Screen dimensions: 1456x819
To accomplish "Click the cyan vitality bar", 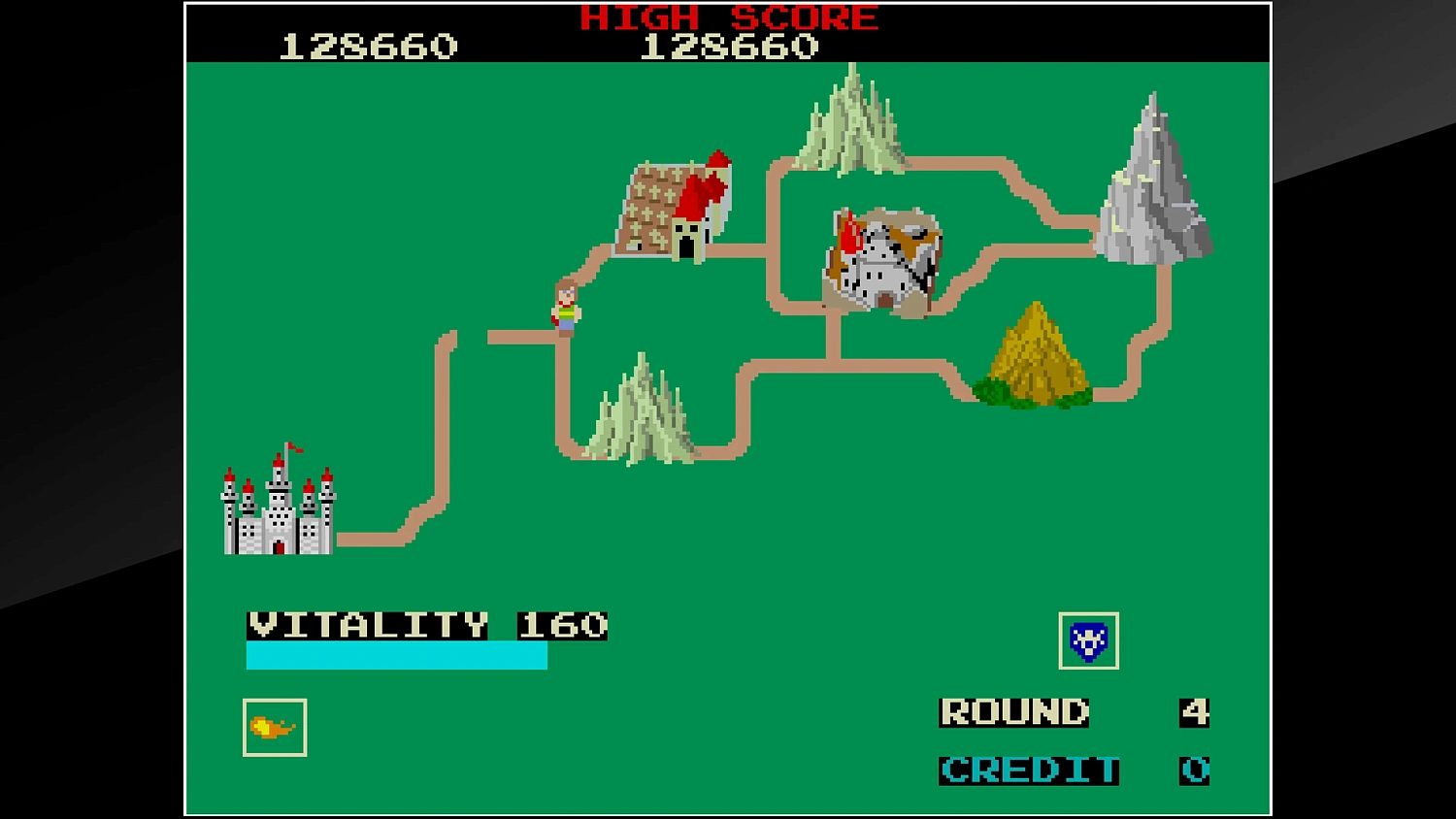I will pos(398,658).
